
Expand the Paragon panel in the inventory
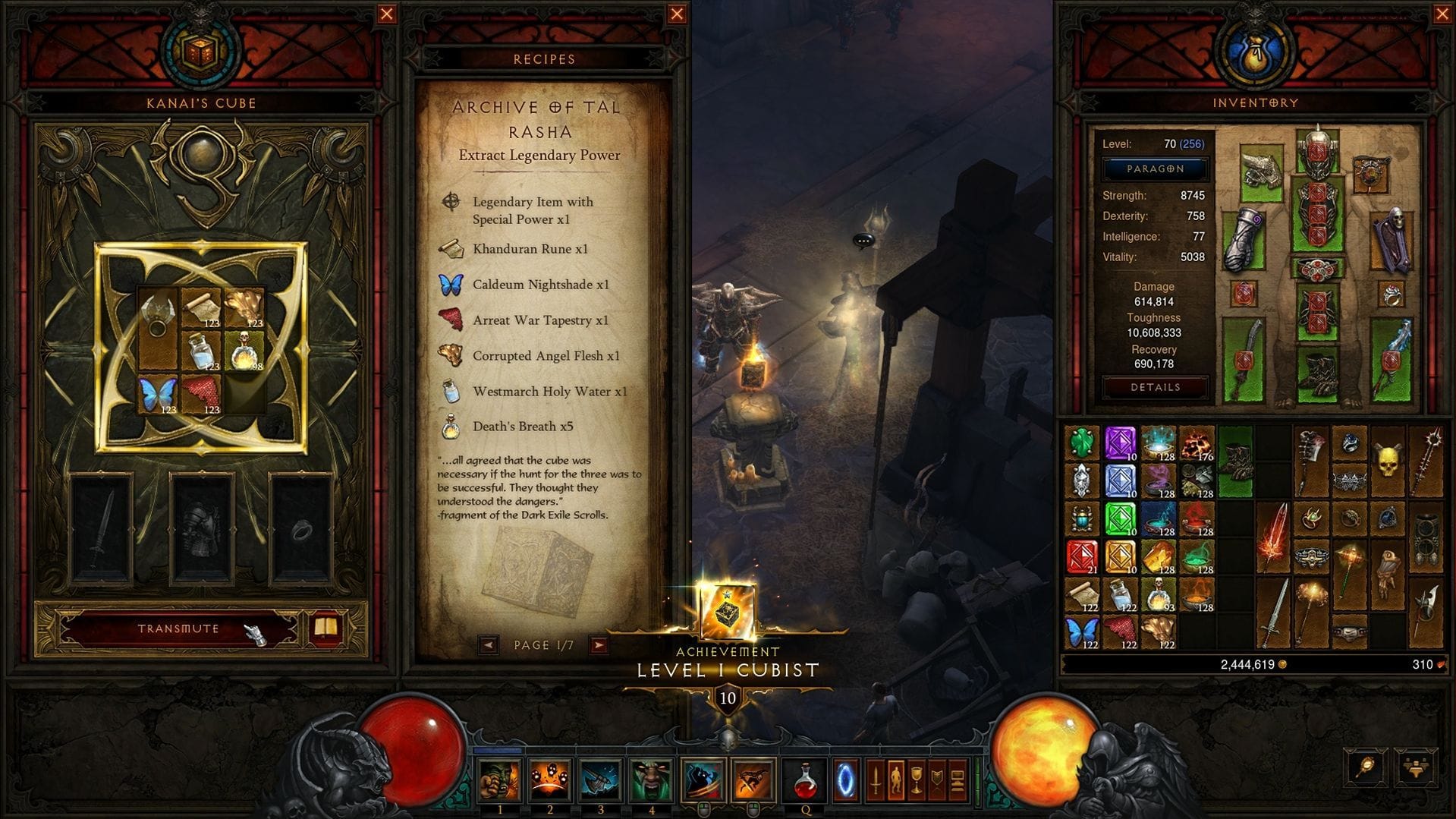click(x=1154, y=169)
